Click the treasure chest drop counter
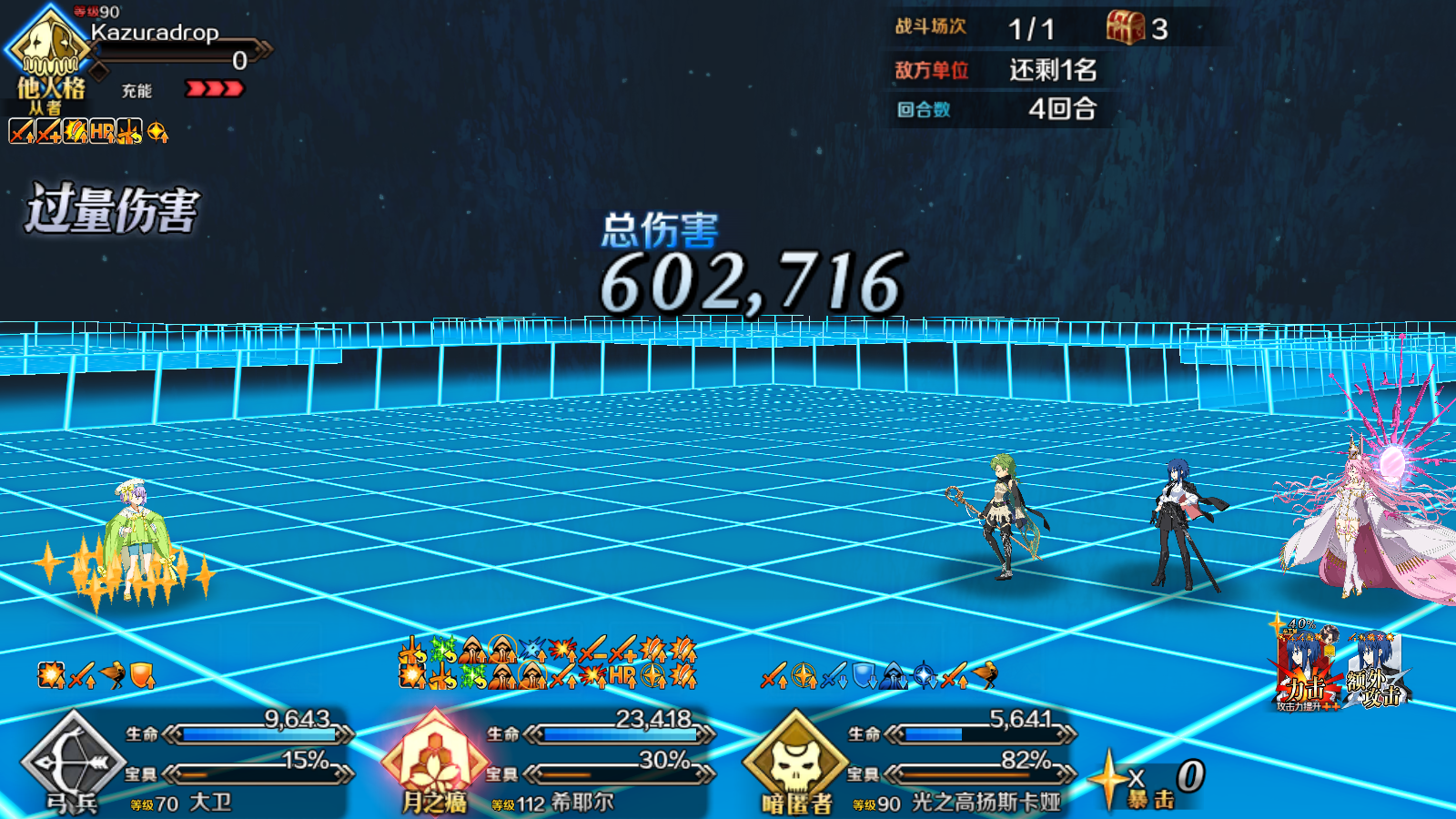The width and height of the screenshot is (1456, 819). (x=1126, y=28)
